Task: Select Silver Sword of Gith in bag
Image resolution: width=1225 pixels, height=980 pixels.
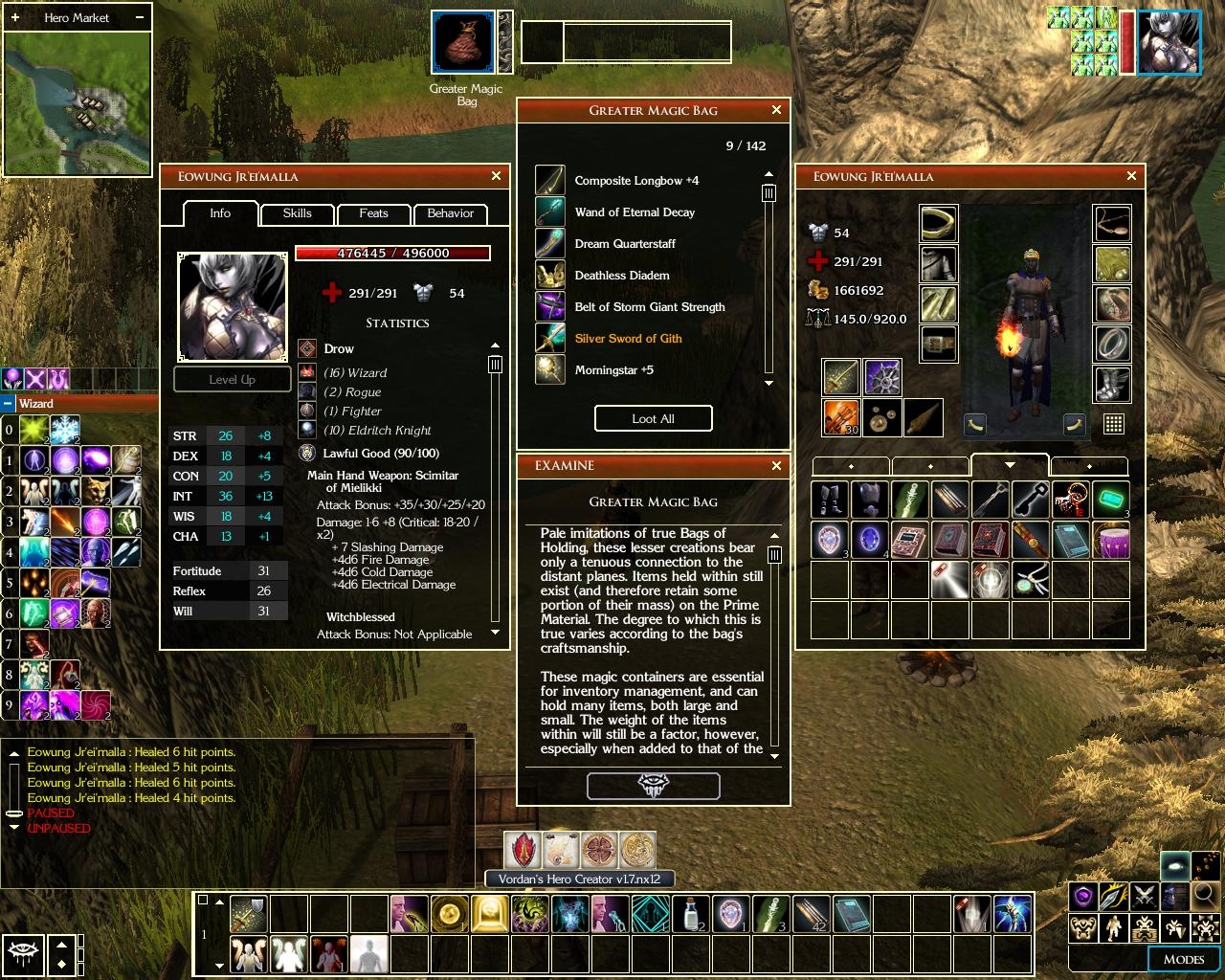Action: [x=628, y=338]
